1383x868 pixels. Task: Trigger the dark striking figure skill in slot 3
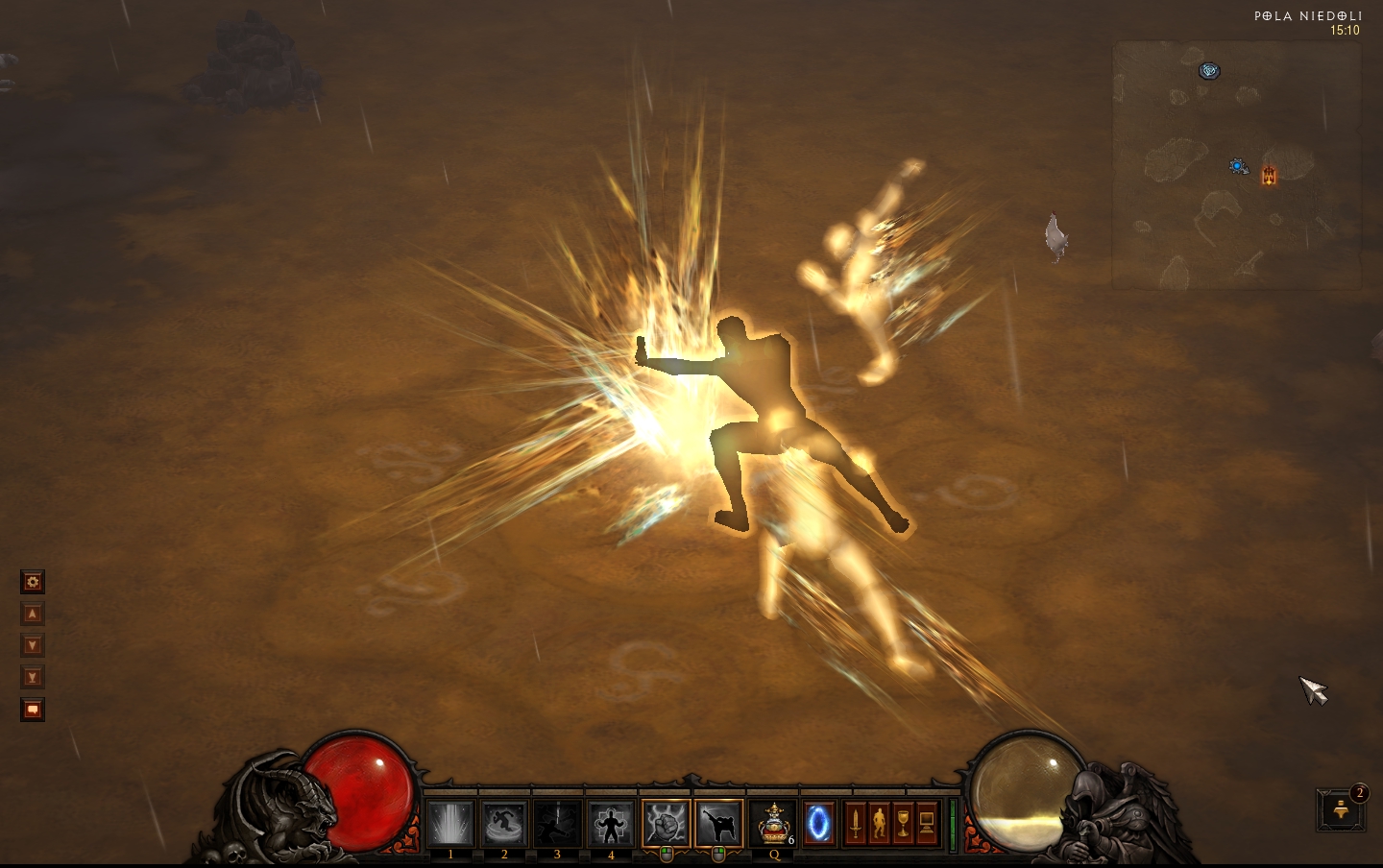coord(557,825)
